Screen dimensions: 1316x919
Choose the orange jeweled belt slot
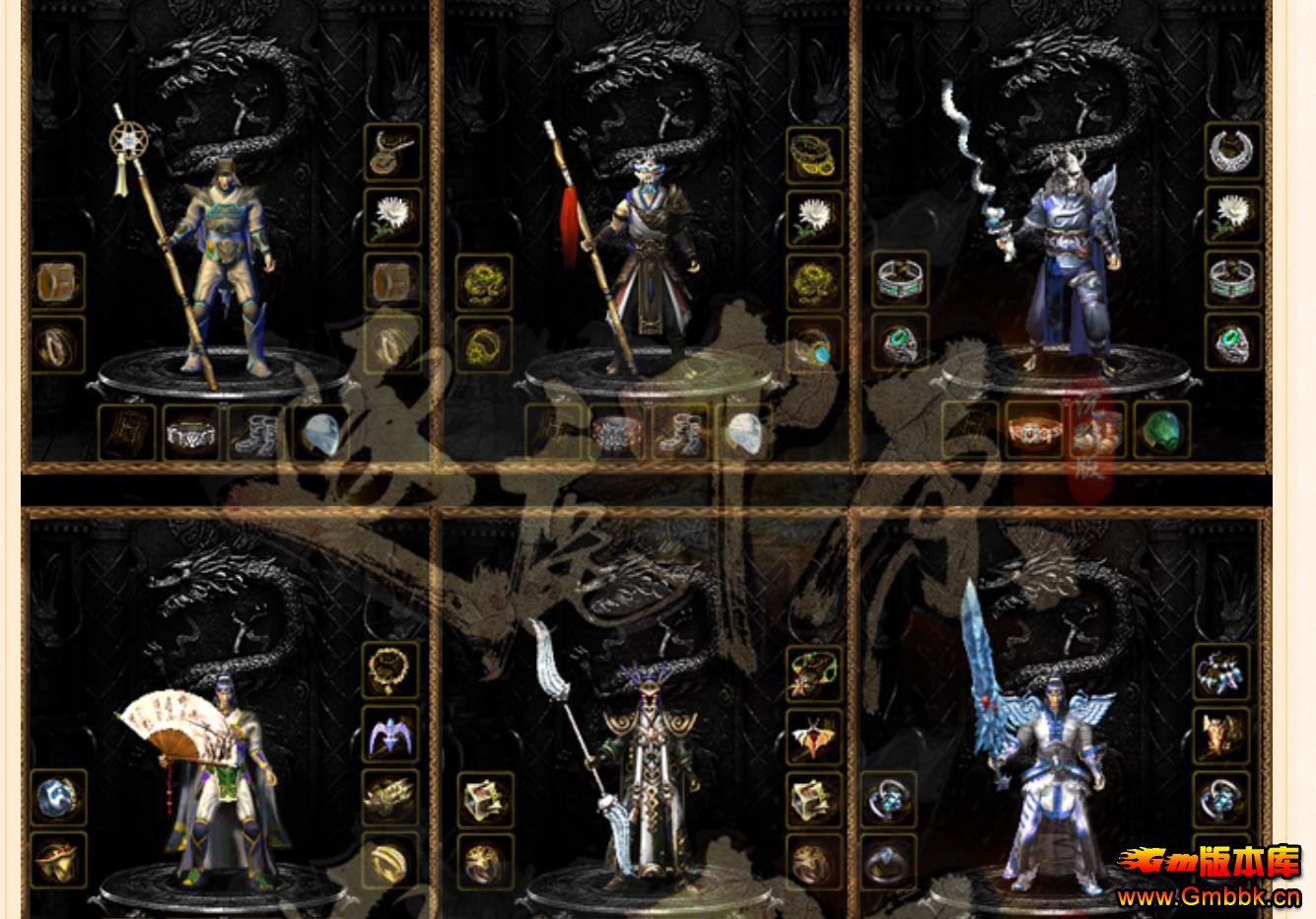click(x=1034, y=430)
